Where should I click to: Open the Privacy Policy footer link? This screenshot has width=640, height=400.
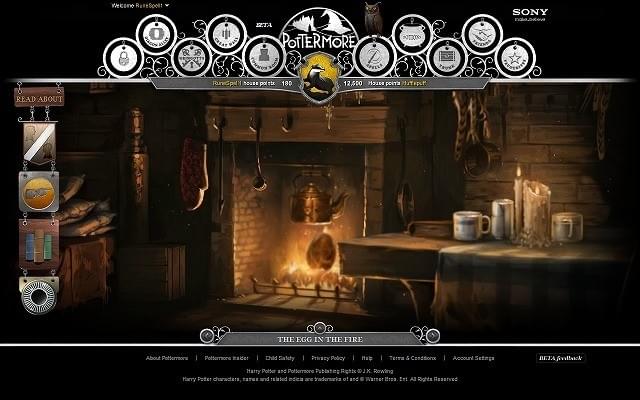pyautogui.click(x=328, y=358)
